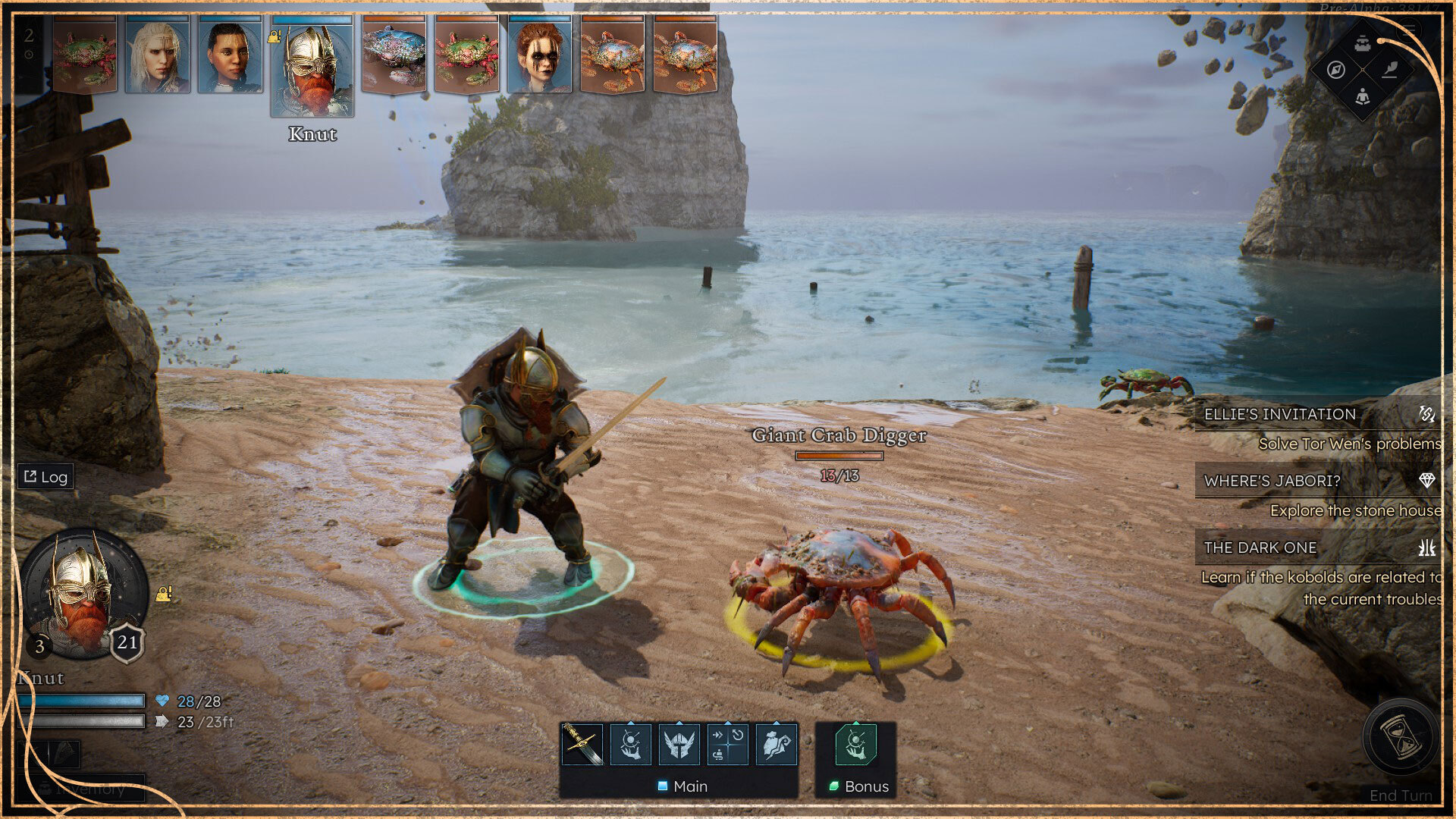Use the pouch and scroll items action
This screenshot has width=1456, height=819.
[777, 744]
